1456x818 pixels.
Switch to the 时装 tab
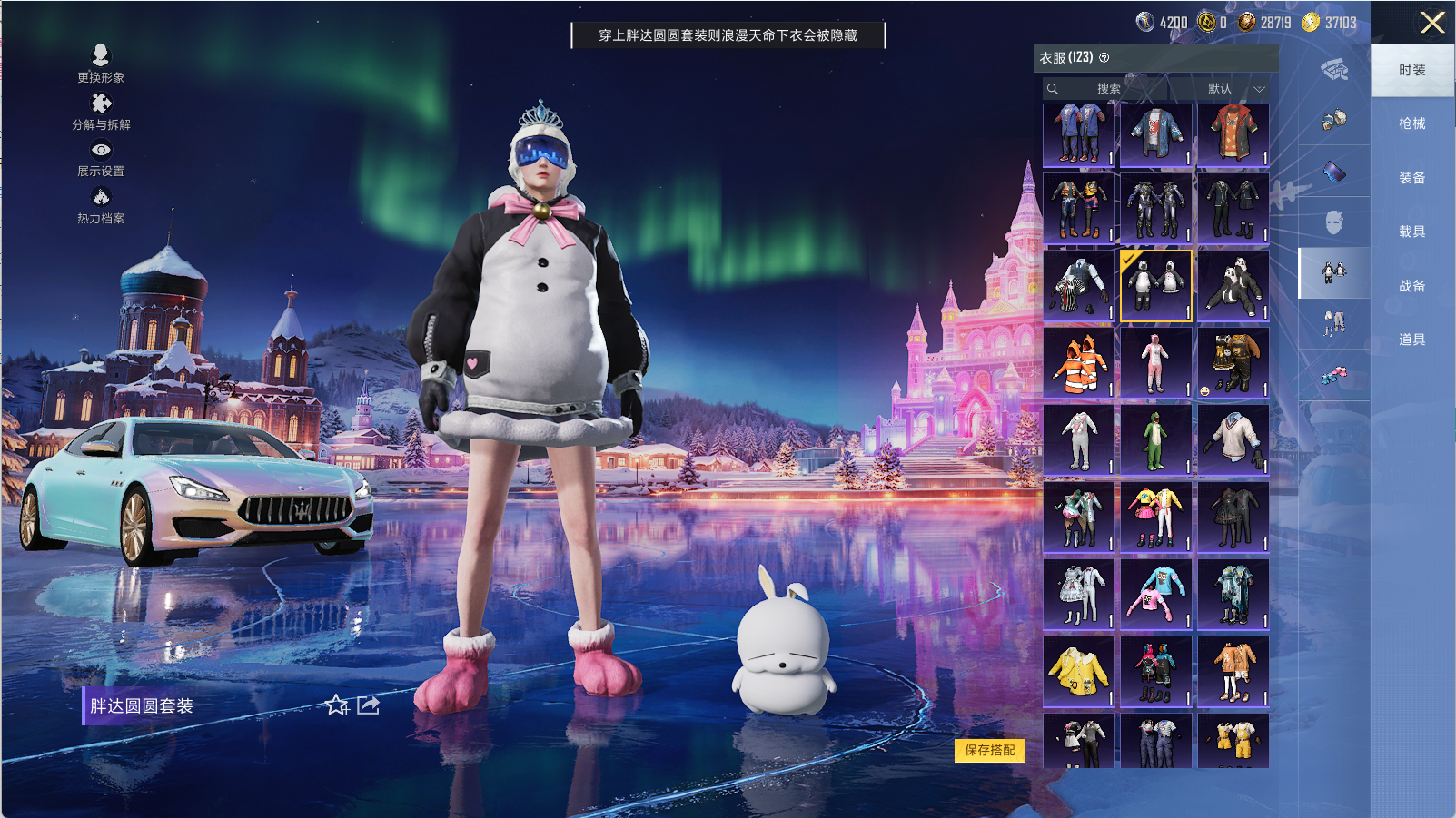[1411, 70]
